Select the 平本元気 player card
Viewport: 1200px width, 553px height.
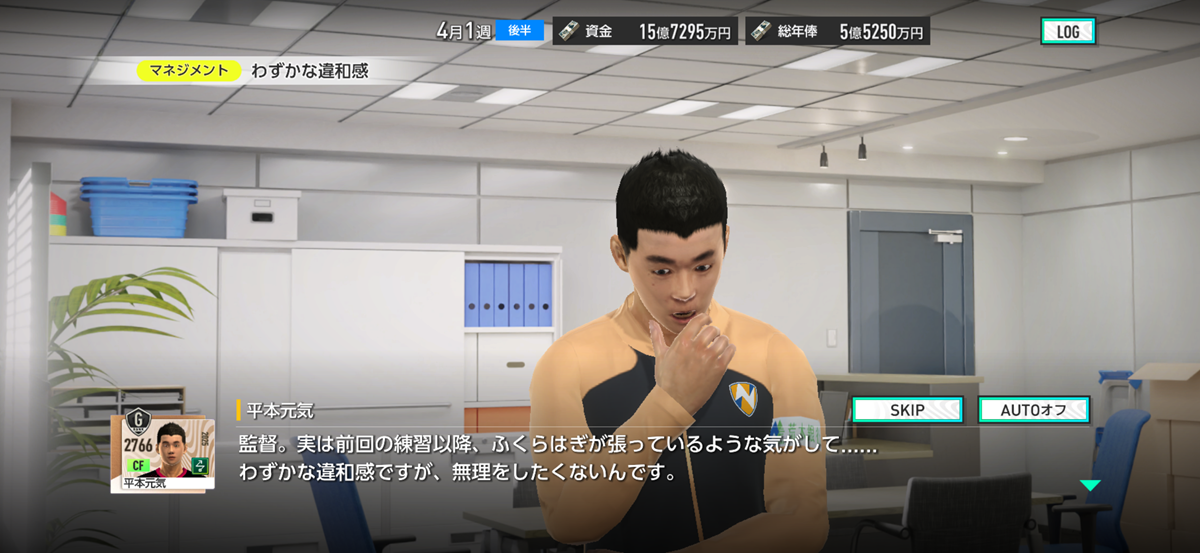click(162, 452)
